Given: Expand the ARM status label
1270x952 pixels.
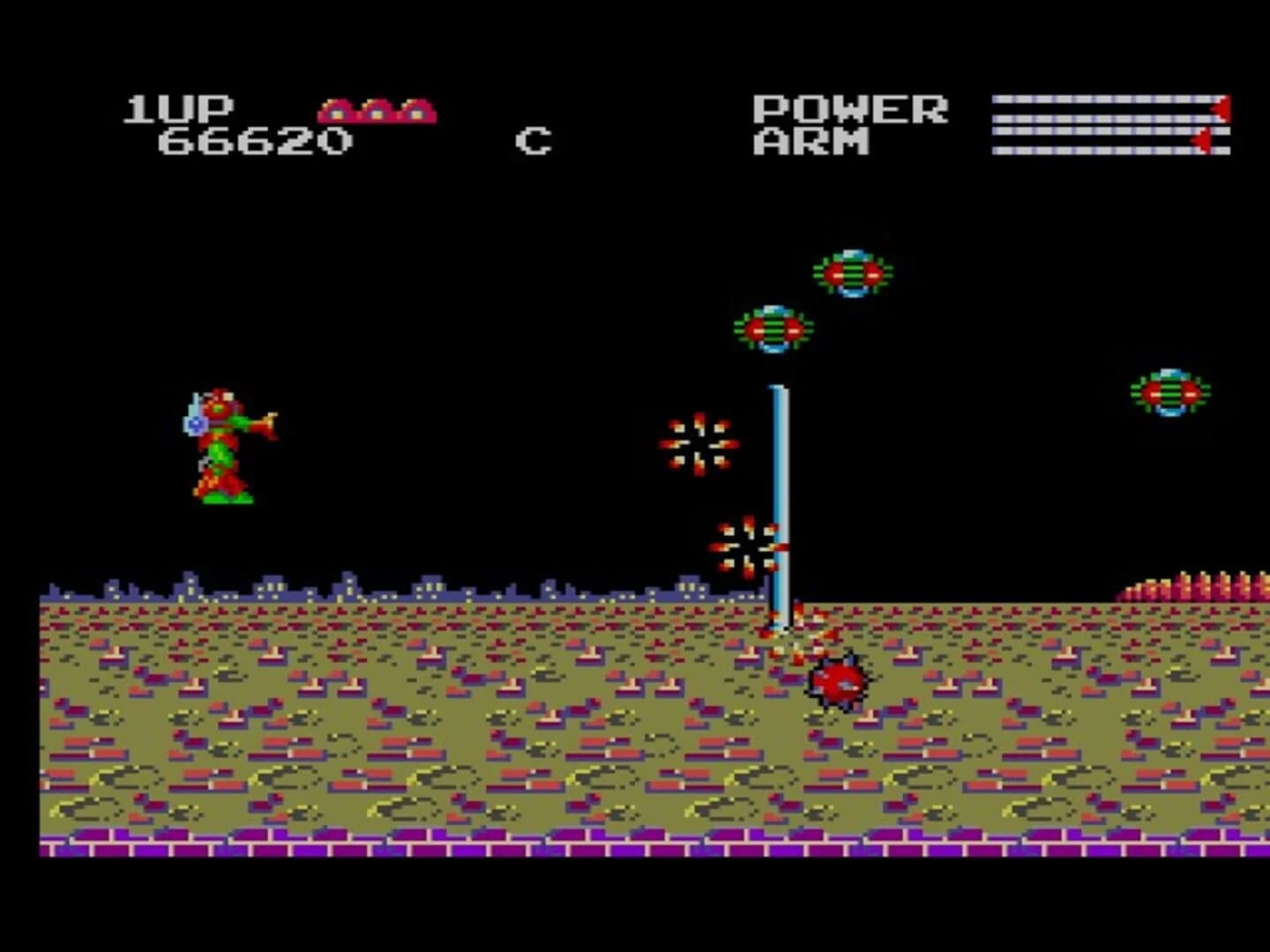Looking at the screenshot, I should coord(810,139).
